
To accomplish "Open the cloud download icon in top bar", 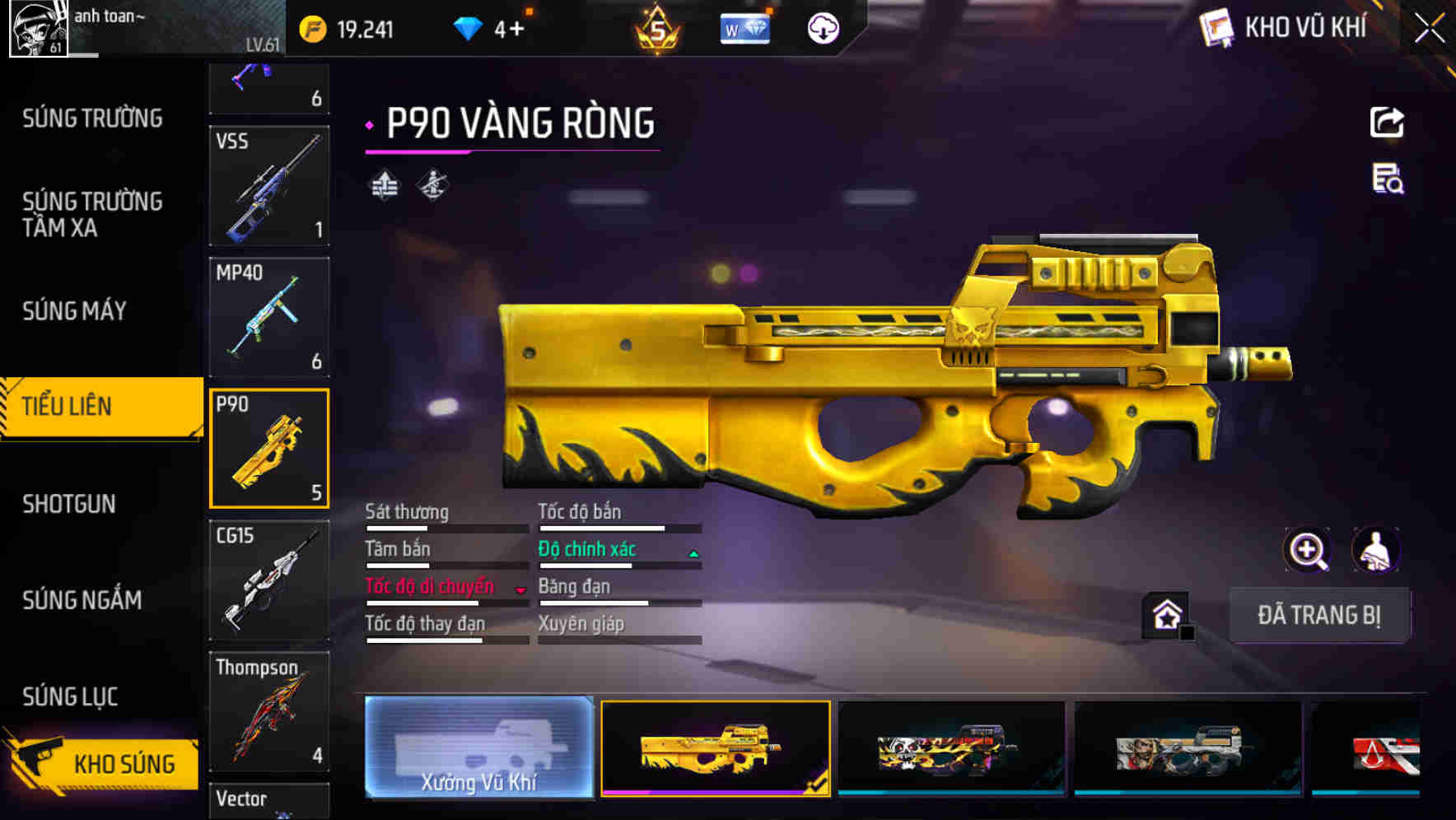I will (824, 27).
